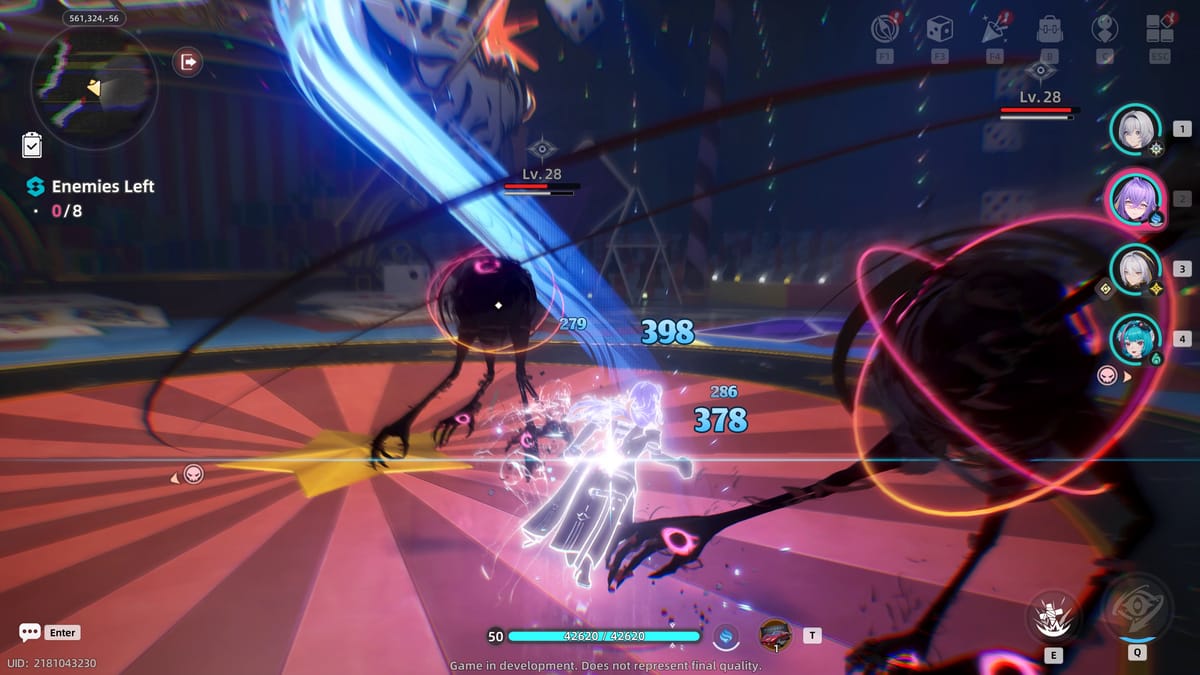Open the backpack inventory
The image size is (1200, 675).
1049,29
